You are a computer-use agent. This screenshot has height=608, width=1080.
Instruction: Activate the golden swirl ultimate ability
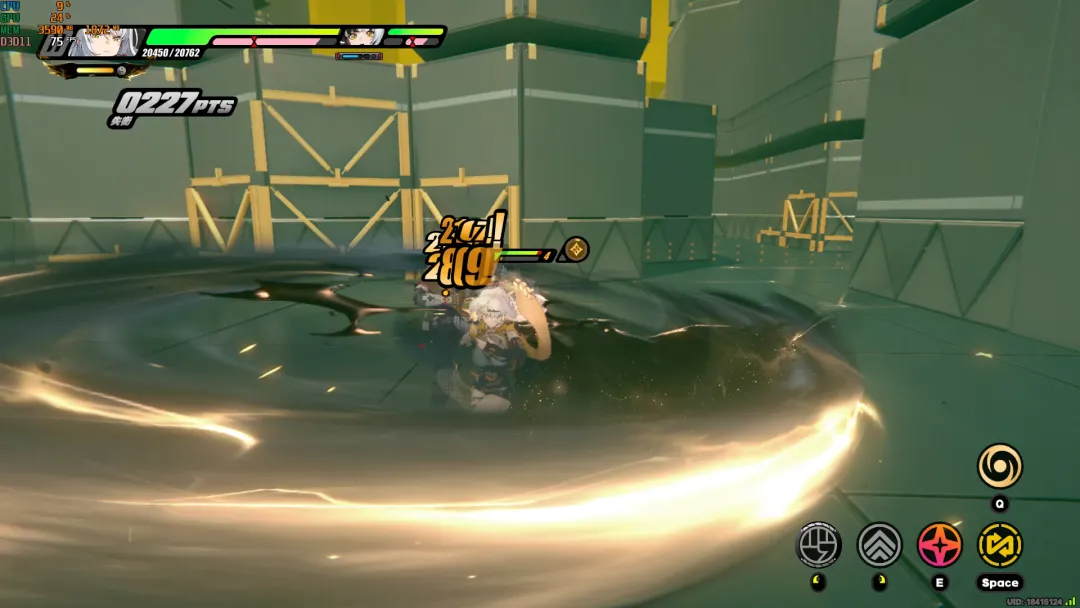coord(999,466)
